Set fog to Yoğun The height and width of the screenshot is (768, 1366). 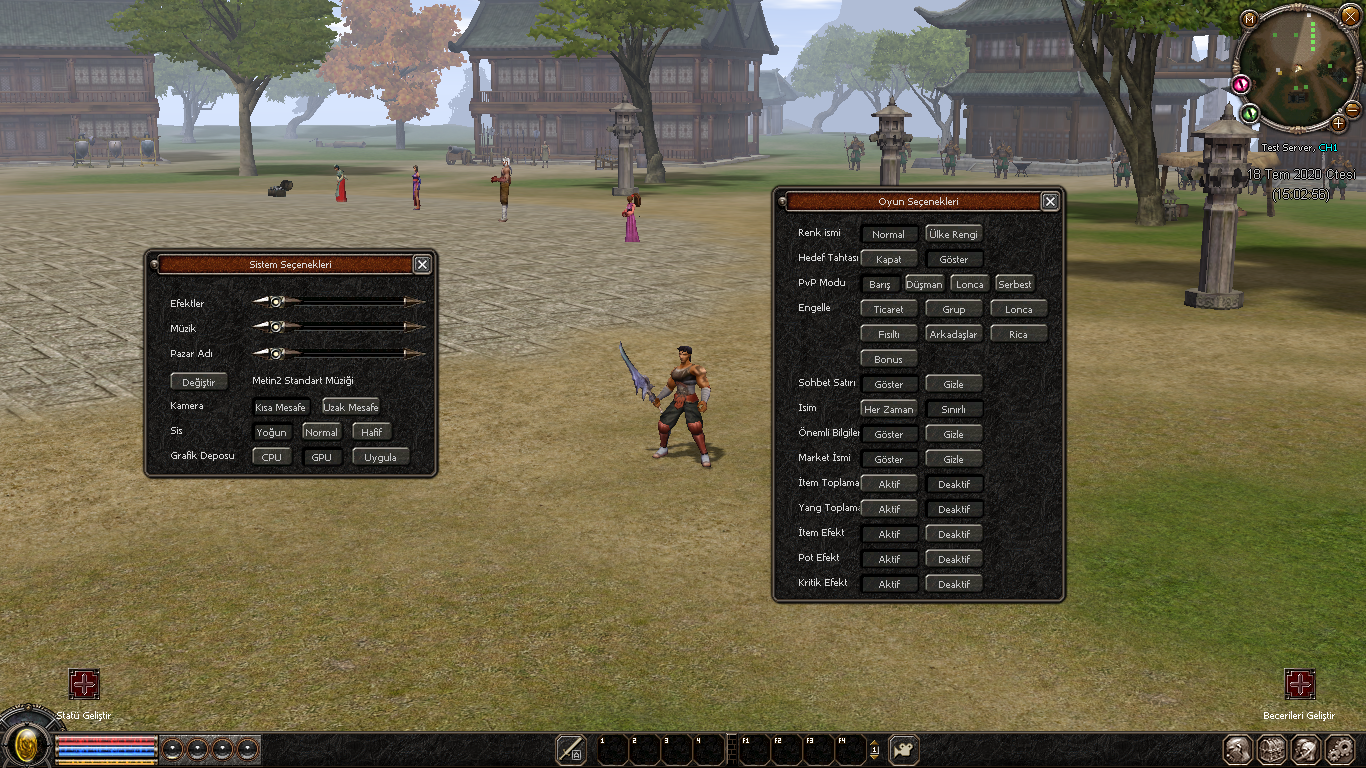[272, 432]
